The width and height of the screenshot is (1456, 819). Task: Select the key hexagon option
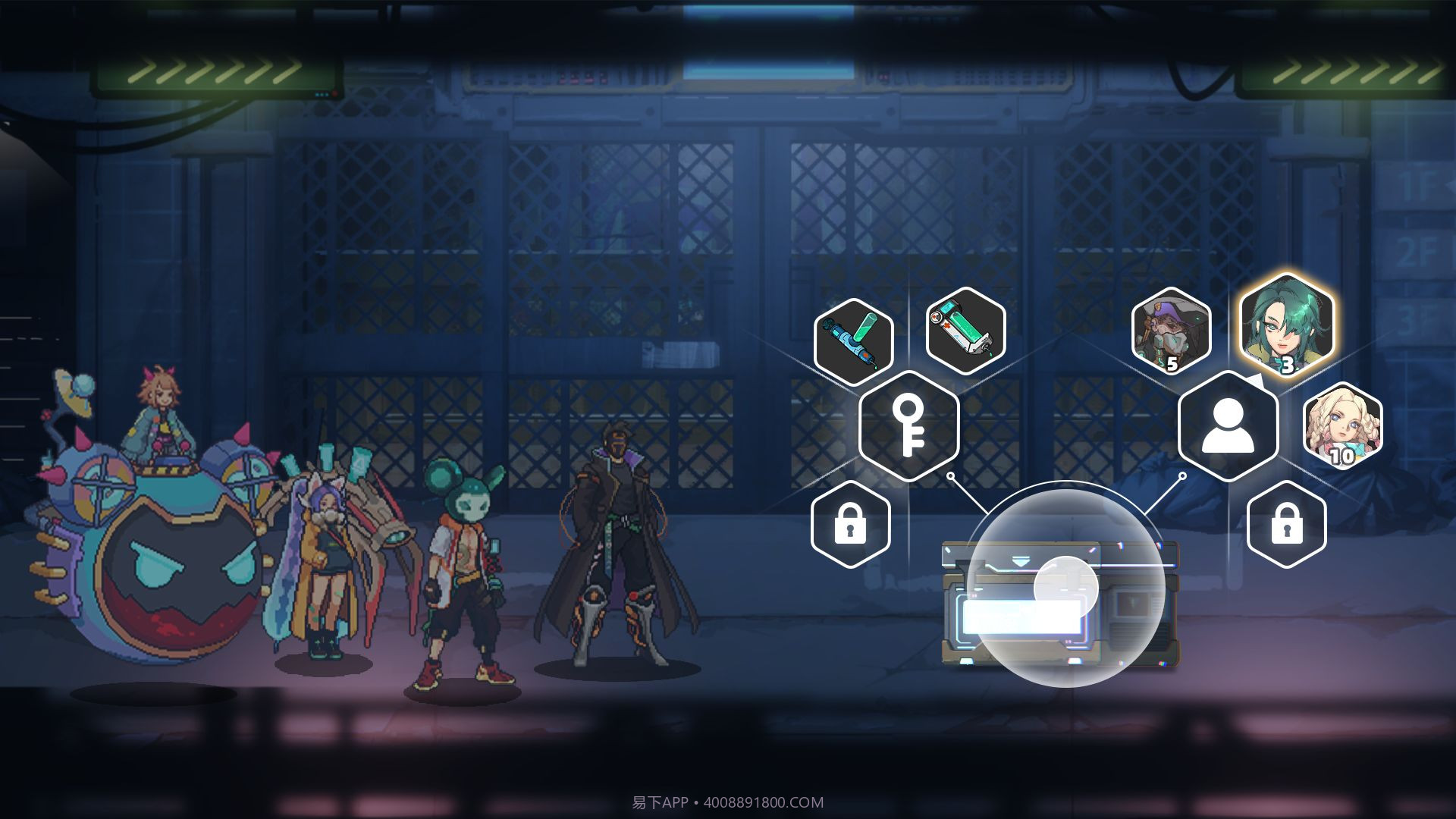tap(908, 425)
